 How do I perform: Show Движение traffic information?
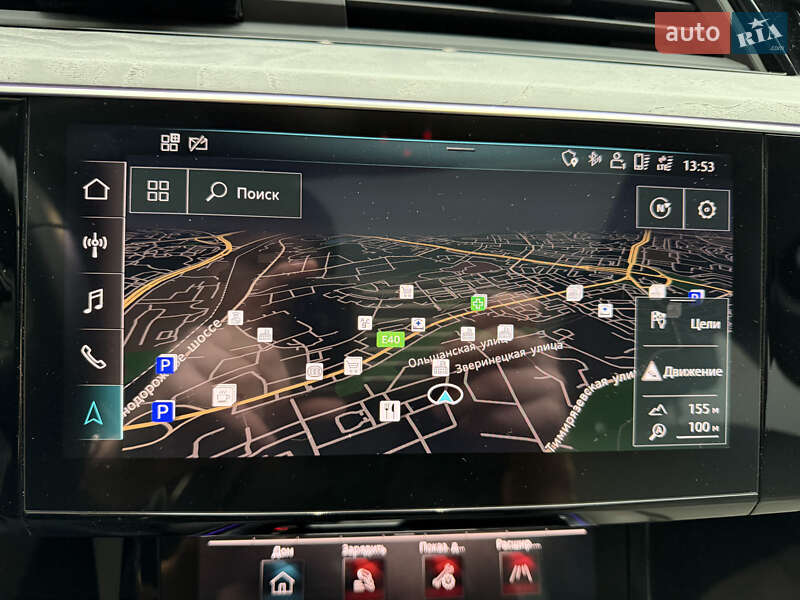click(x=682, y=371)
